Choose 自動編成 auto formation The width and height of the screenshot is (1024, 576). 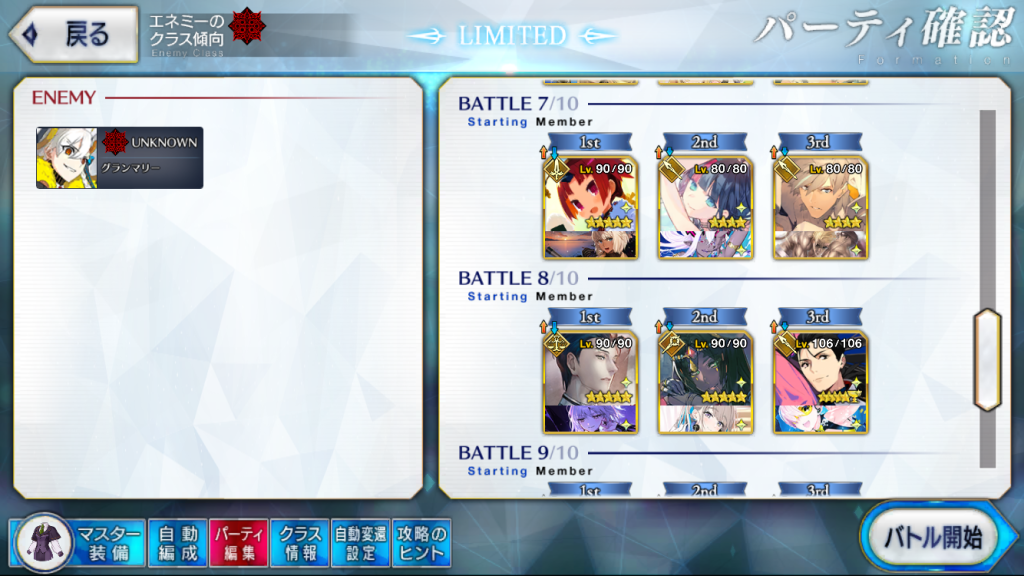pos(179,542)
